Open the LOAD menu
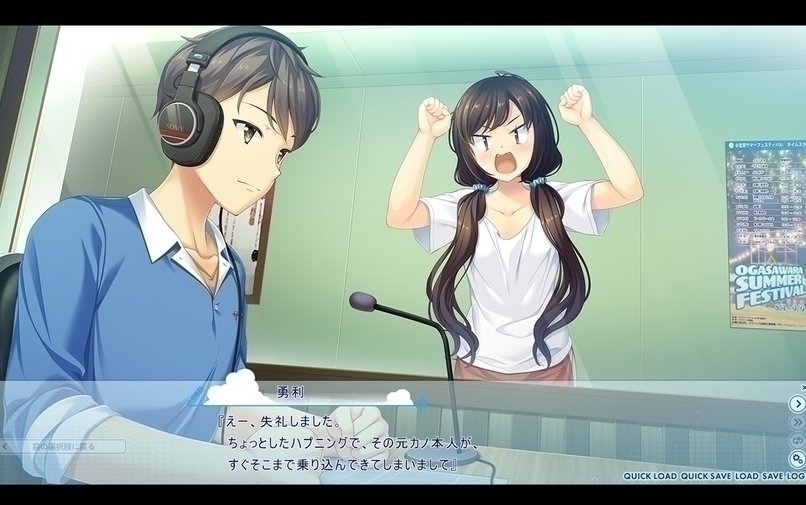 click(746, 476)
